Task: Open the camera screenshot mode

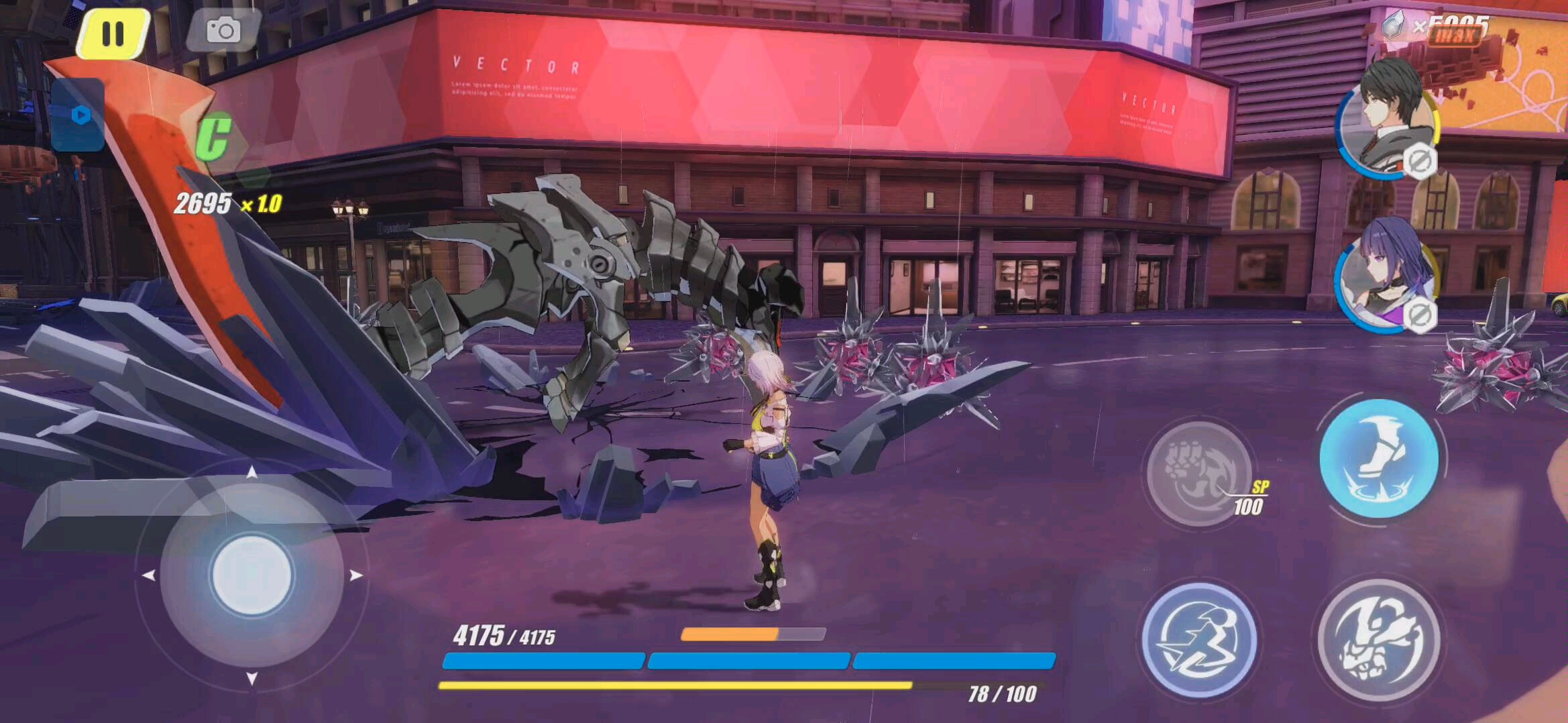Action: pos(223,31)
